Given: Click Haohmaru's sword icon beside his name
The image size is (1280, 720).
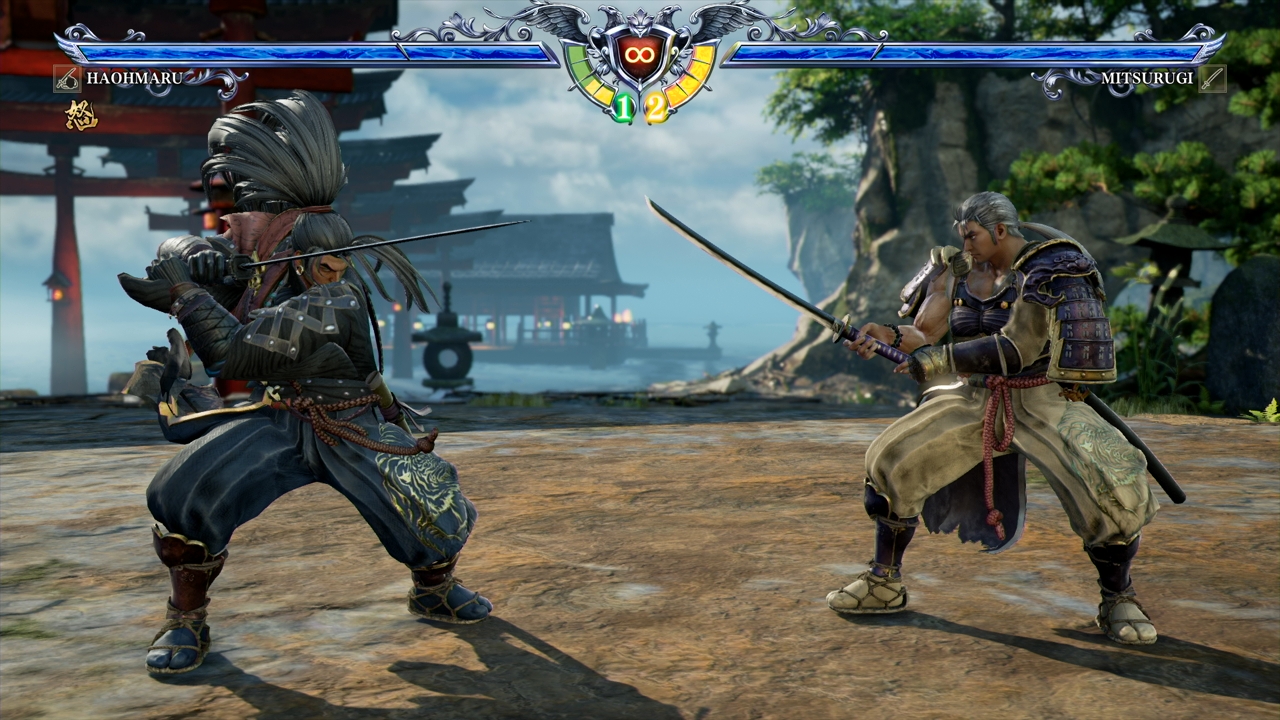Looking at the screenshot, I should 67,78.
